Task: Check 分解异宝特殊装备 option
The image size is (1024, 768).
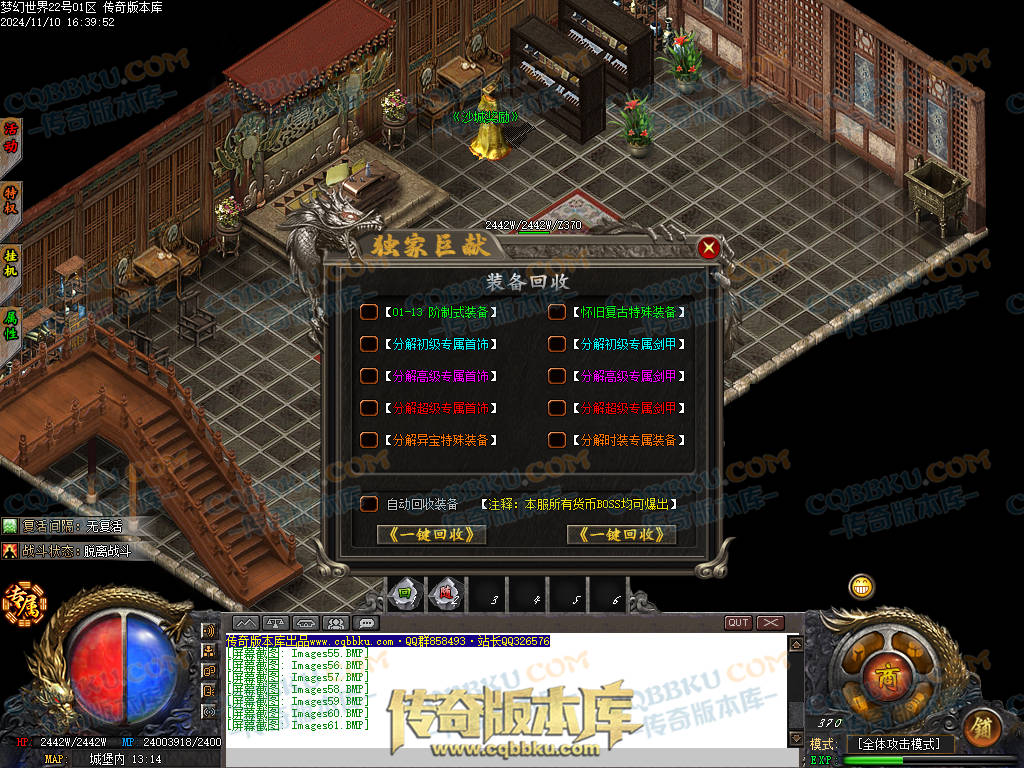Action: pos(369,440)
